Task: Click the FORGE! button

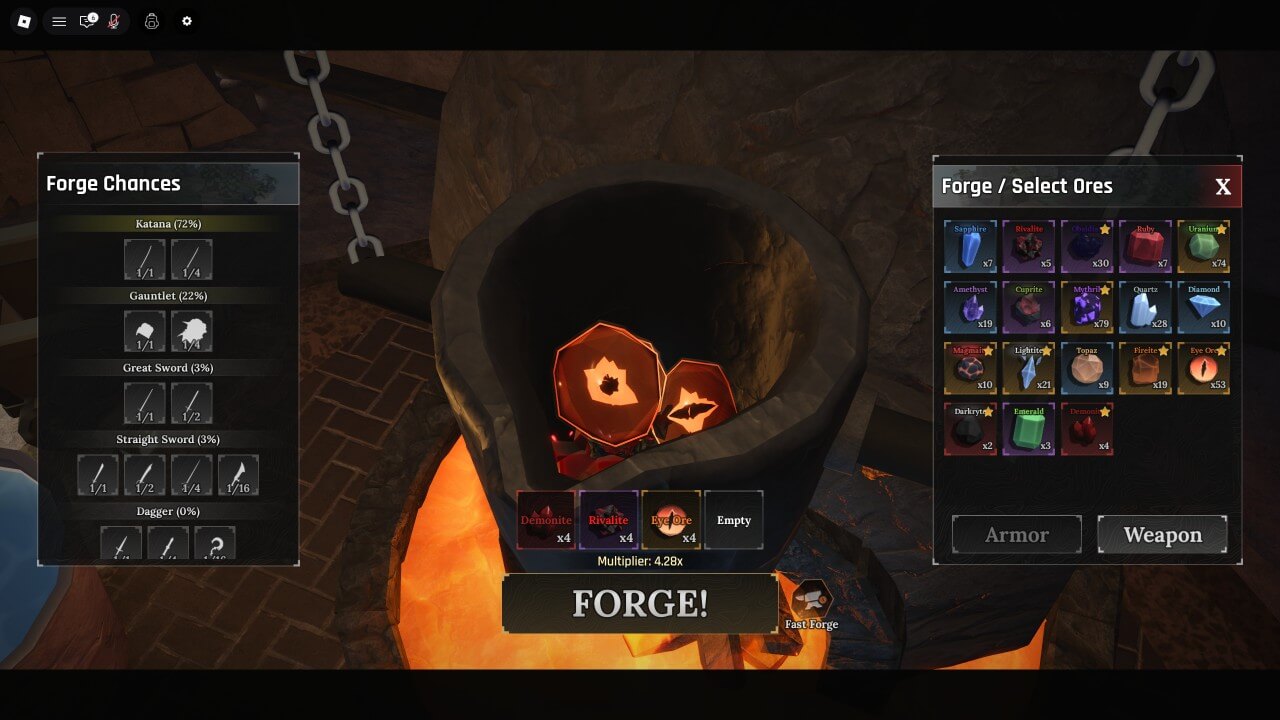Action: (640, 603)
